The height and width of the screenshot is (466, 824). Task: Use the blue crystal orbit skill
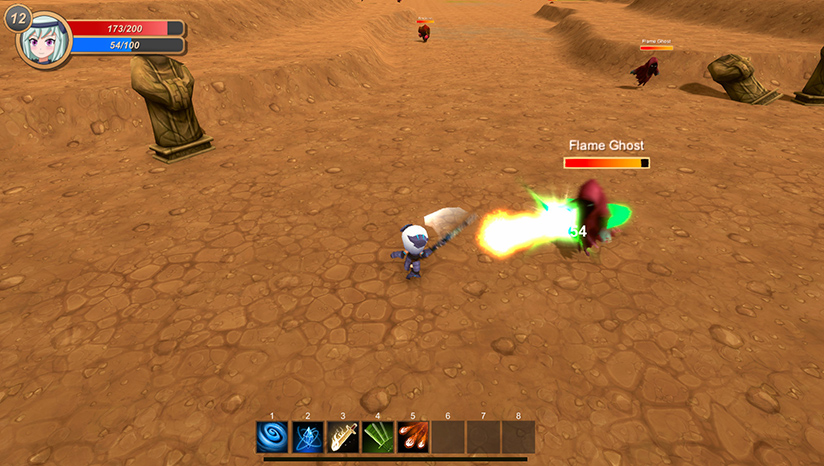tap(307, 437)
